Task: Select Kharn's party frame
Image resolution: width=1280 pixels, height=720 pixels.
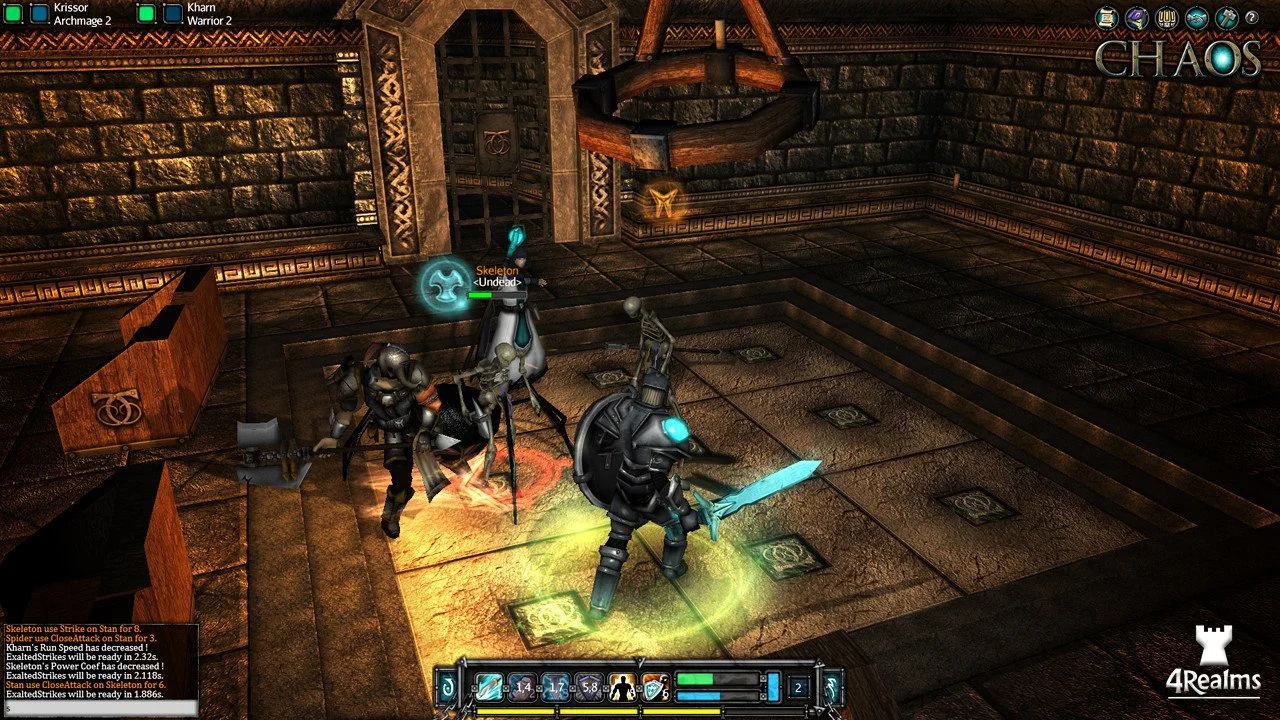Action: [185, 13]
